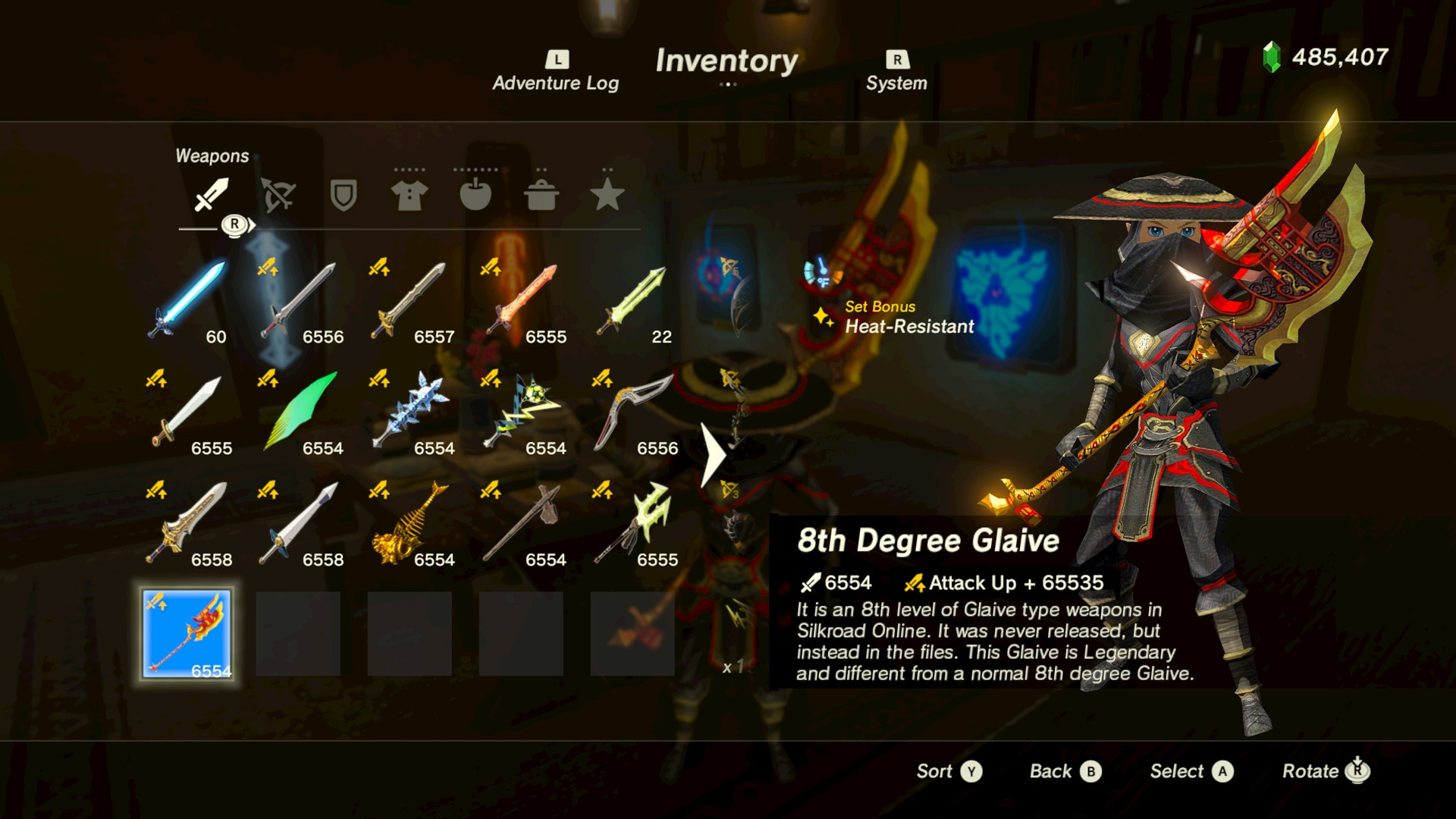
Task: Show the armor shirt category tab
Action: [x=409, y=196]
